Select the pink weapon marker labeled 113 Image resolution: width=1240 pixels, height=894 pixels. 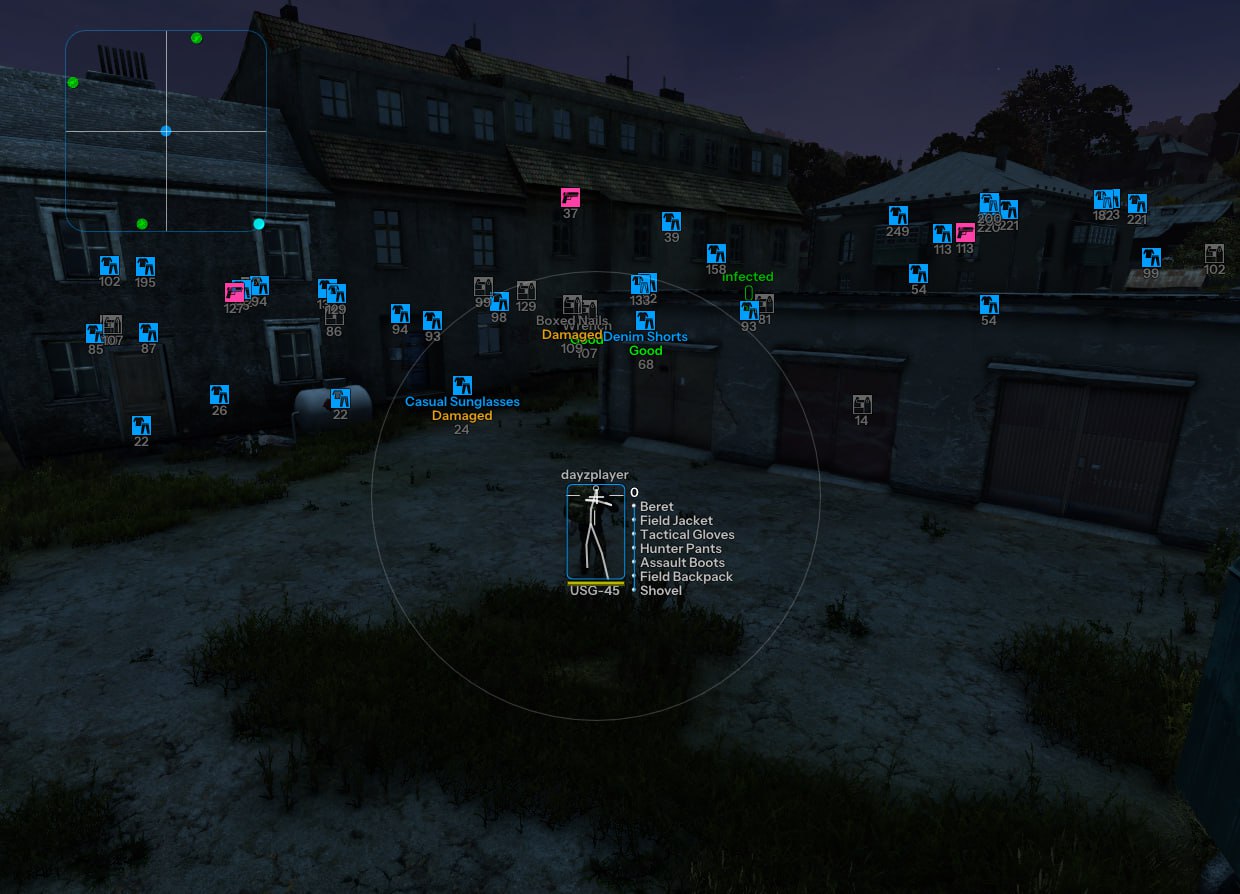[965, 233]
